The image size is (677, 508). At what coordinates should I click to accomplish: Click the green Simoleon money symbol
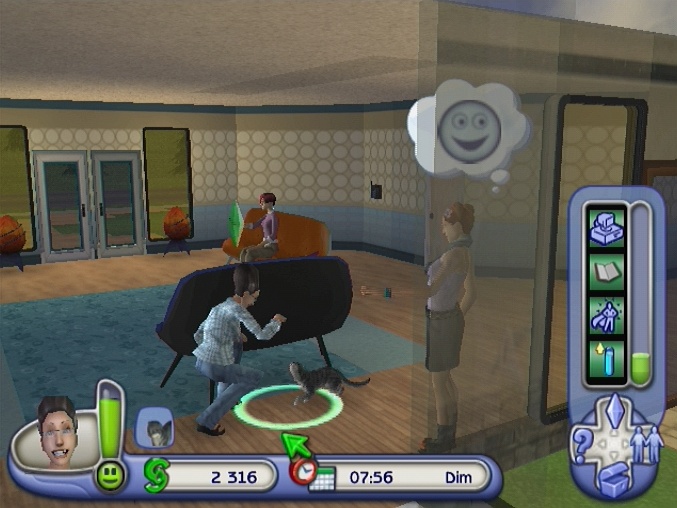[x=155, y=476]
